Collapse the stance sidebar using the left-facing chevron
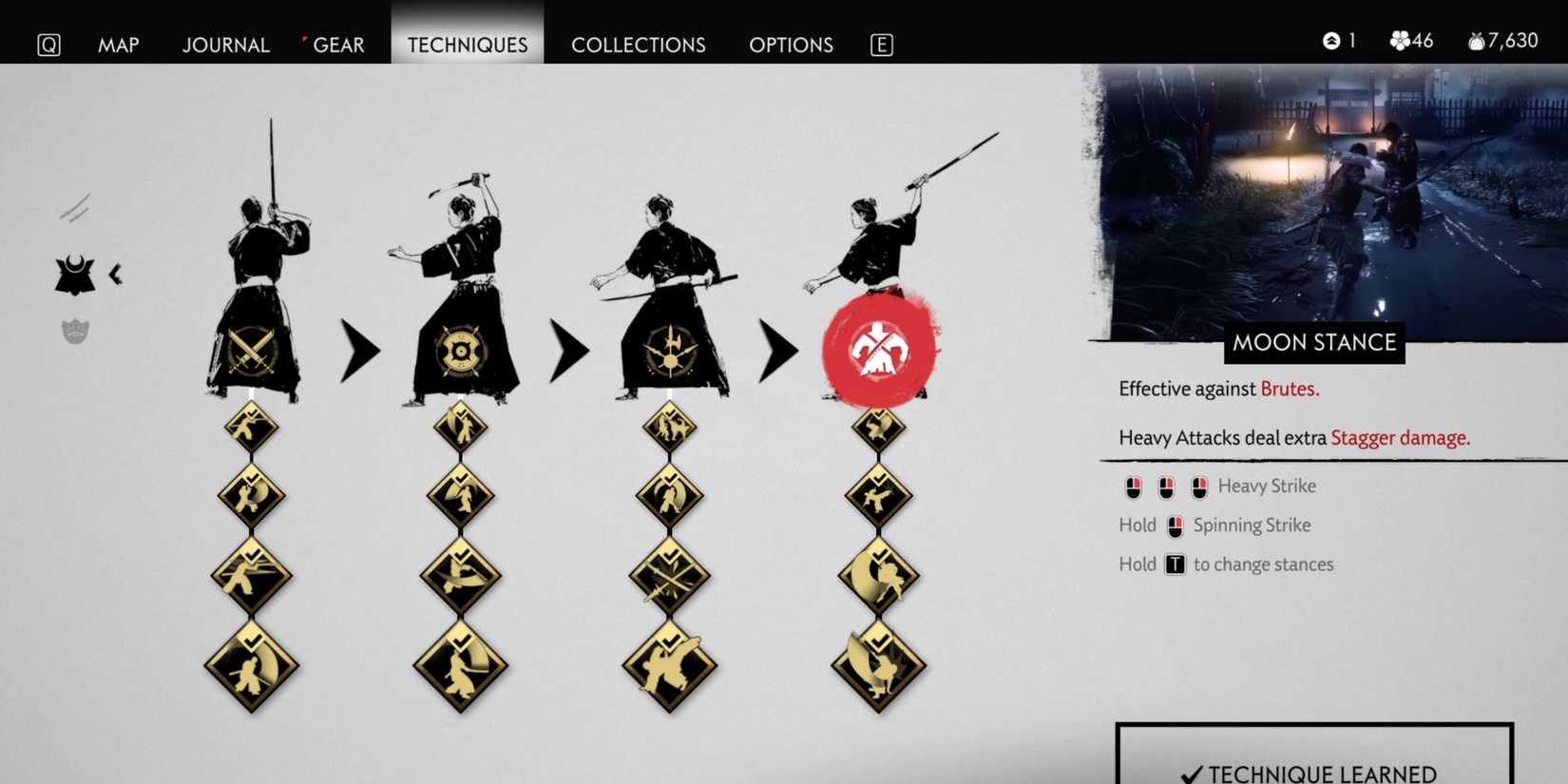 (115, 273)
